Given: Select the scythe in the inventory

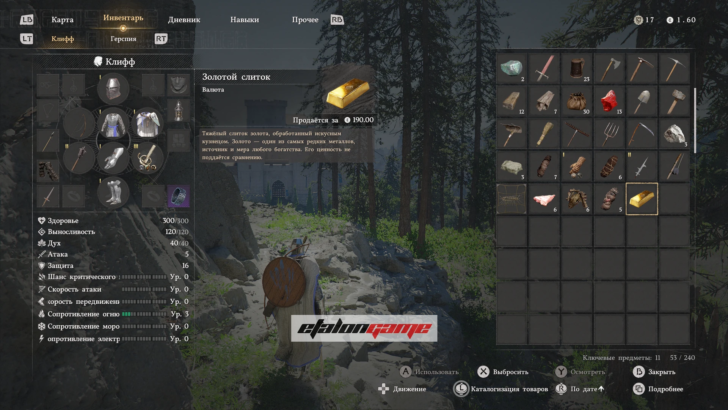Looking at the screenshot, I should click(641, 133).
